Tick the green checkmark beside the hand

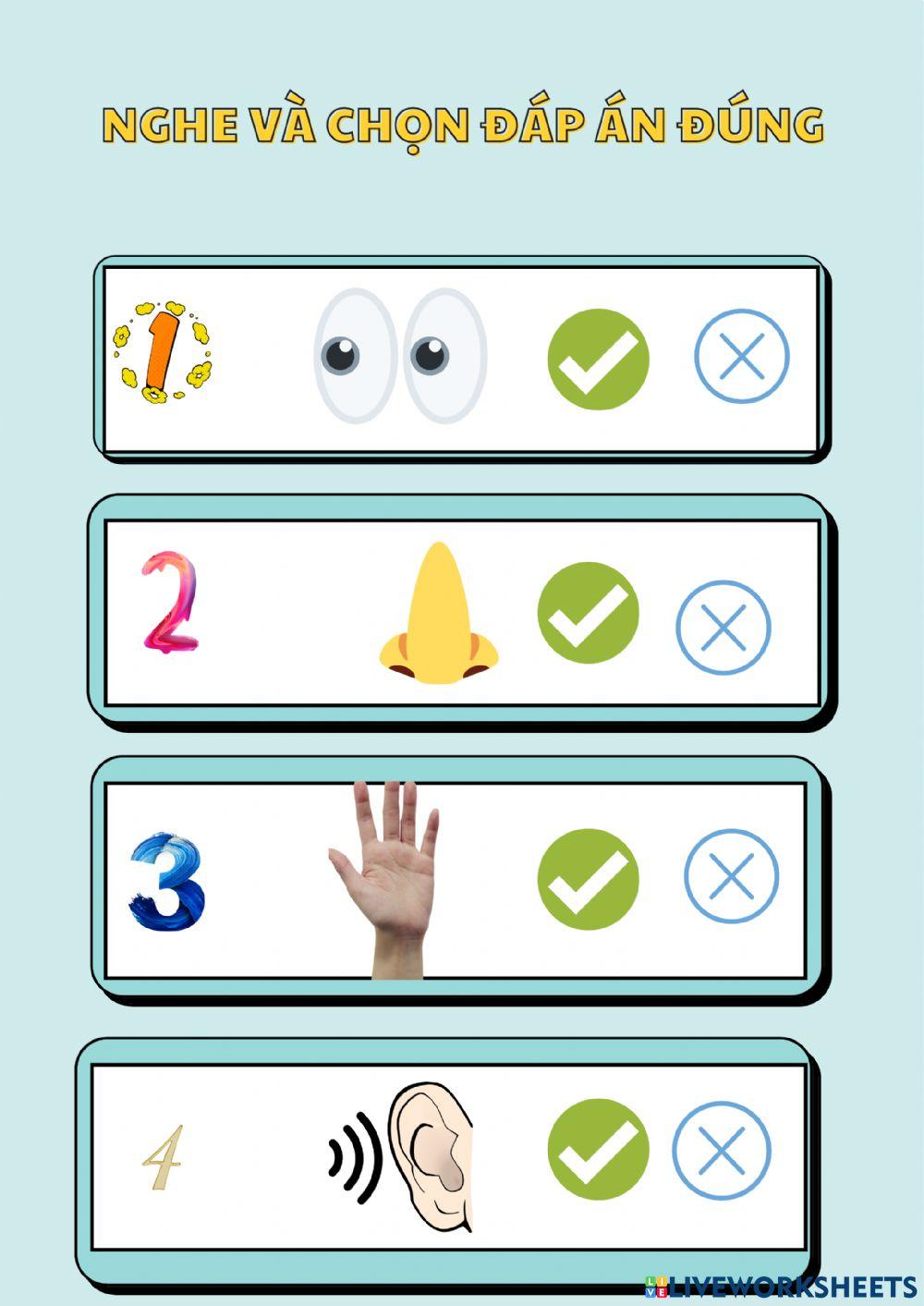coord(588,878)
